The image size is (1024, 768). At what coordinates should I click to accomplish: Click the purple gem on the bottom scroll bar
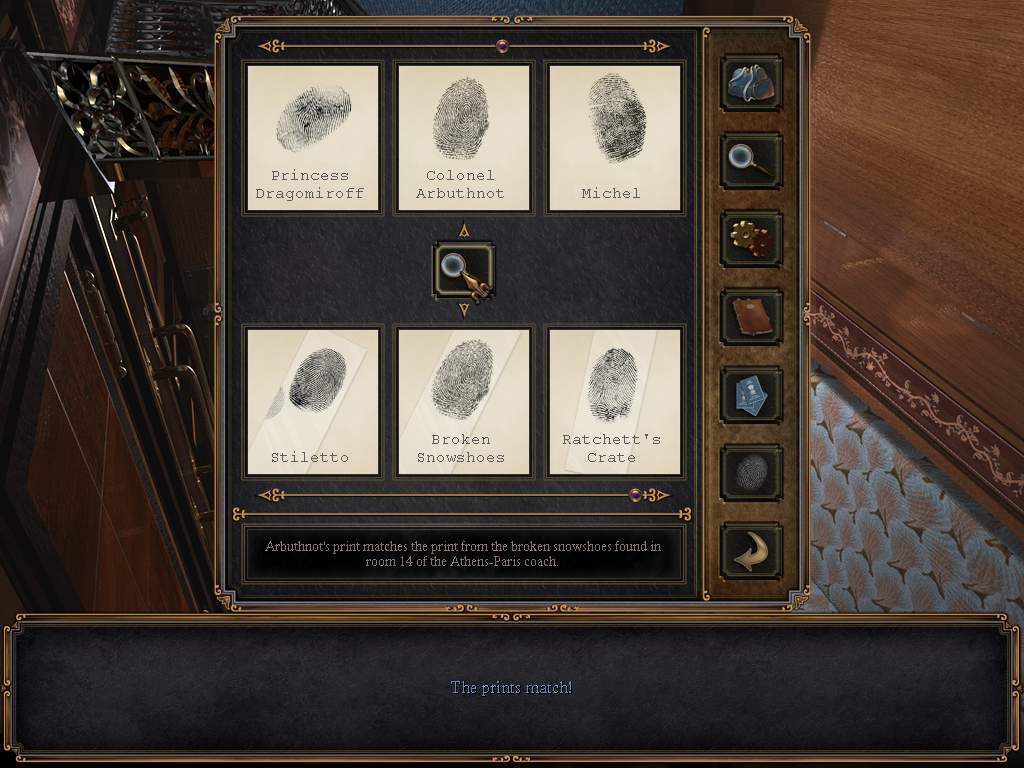click(x=635, y=494)
